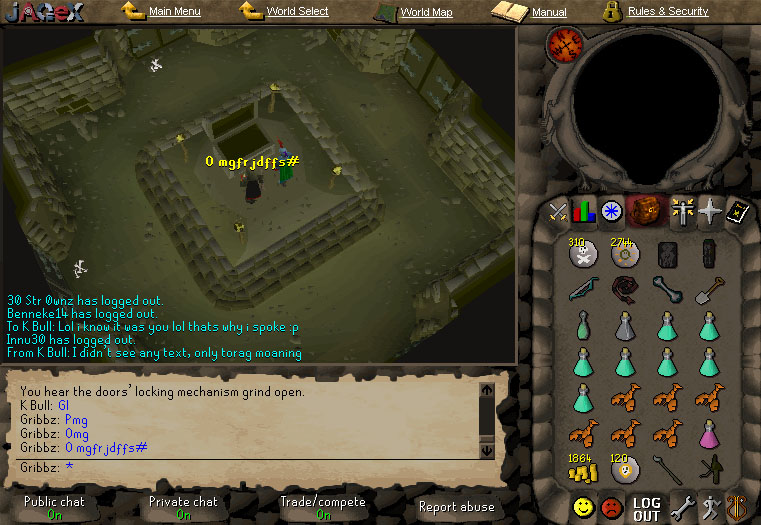Screen dimensions: 761x525
Task: Select the coins stack of 1864
Action: click(582, 468)
